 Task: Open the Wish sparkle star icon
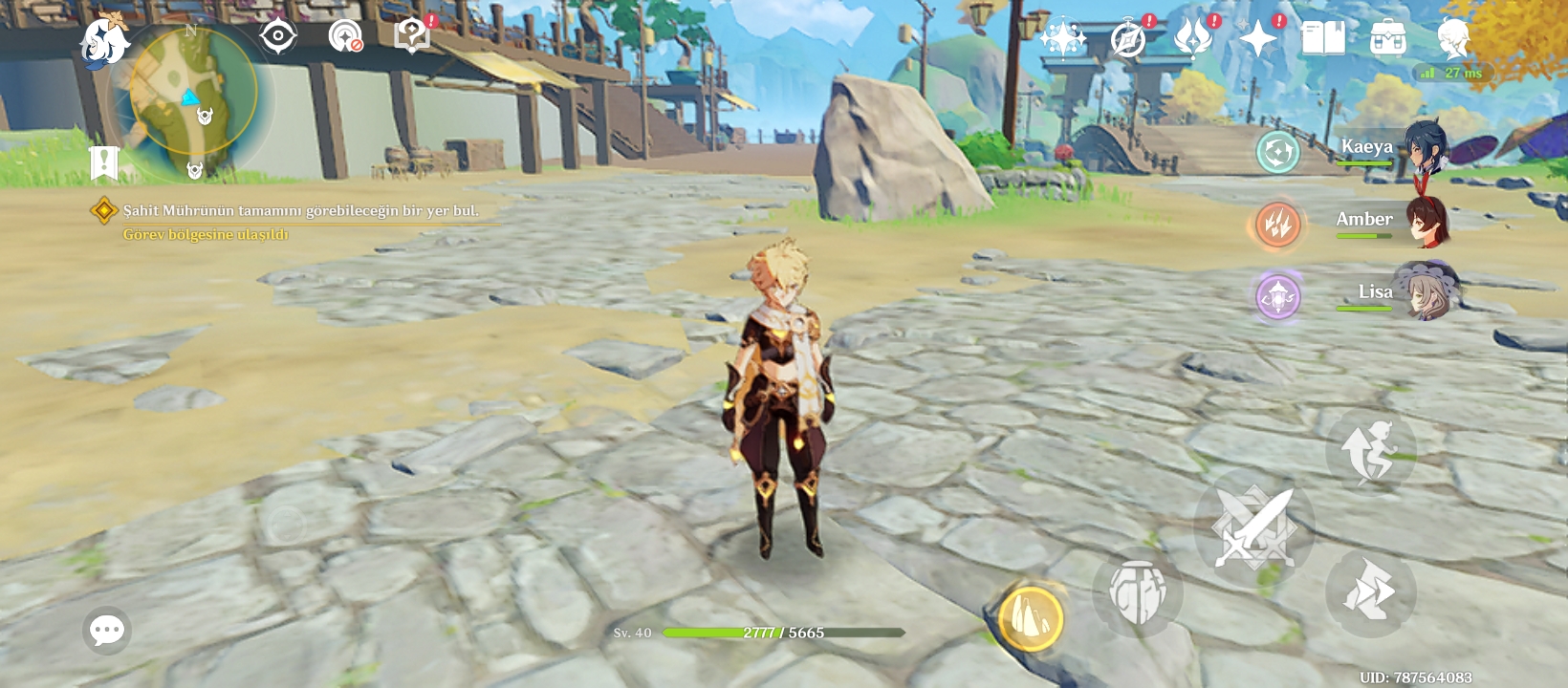point(1062,39)
